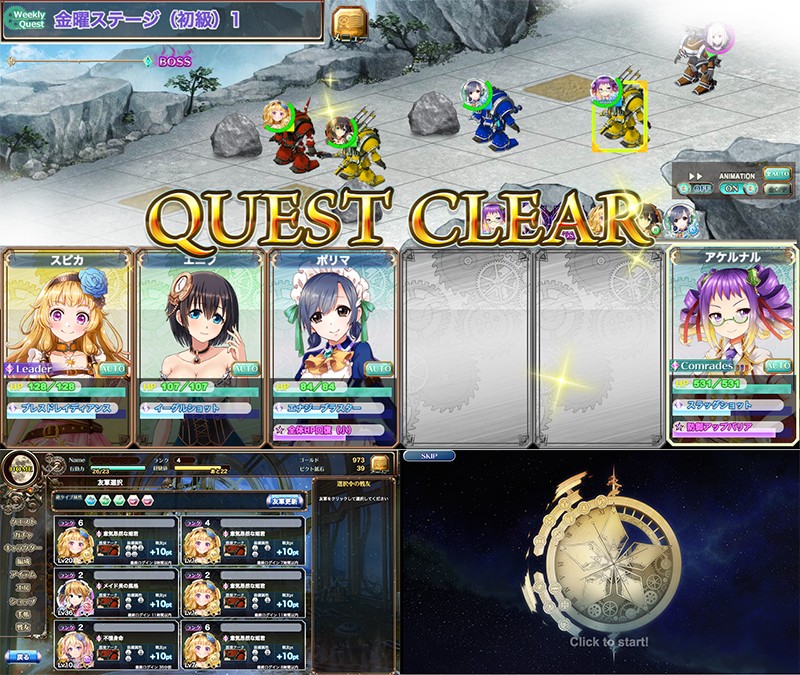Switch fast-forward speed OFF toggle
The height and width of the screenshot is (675, 800).
(694, 187)
